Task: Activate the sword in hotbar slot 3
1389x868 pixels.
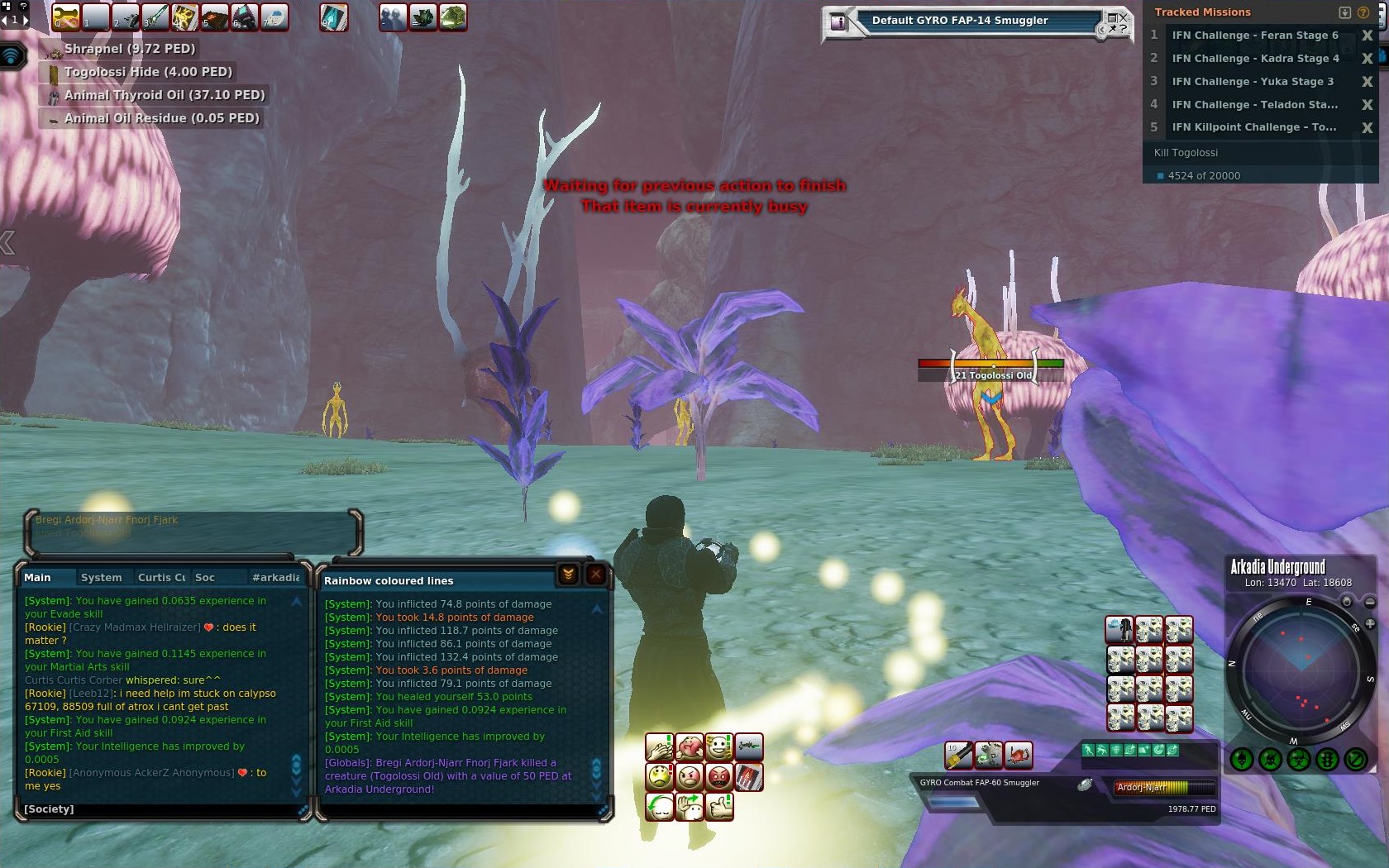Action: [155, 17]
